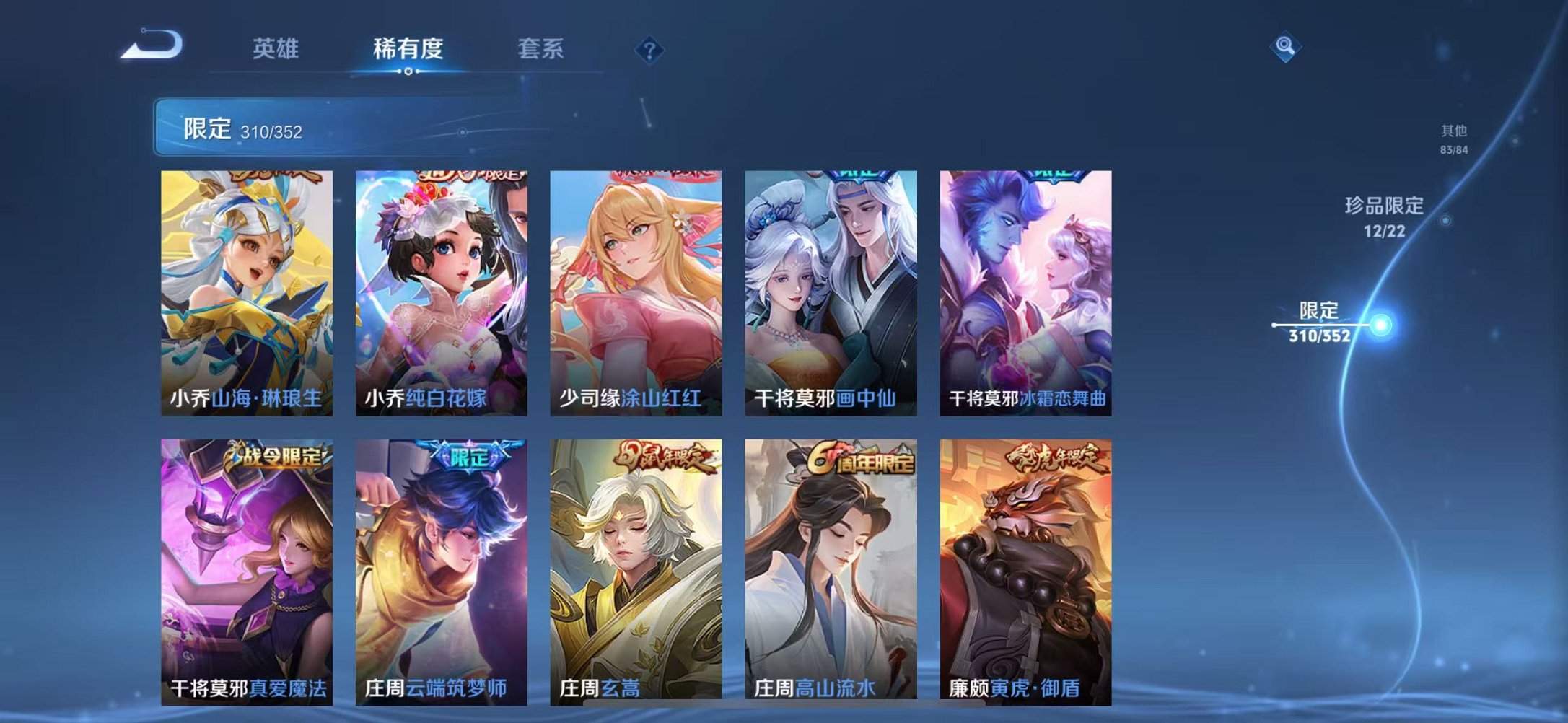
Task: Switch to the 套系 tab
Action: pyautogui.click(x=538, y=49)
